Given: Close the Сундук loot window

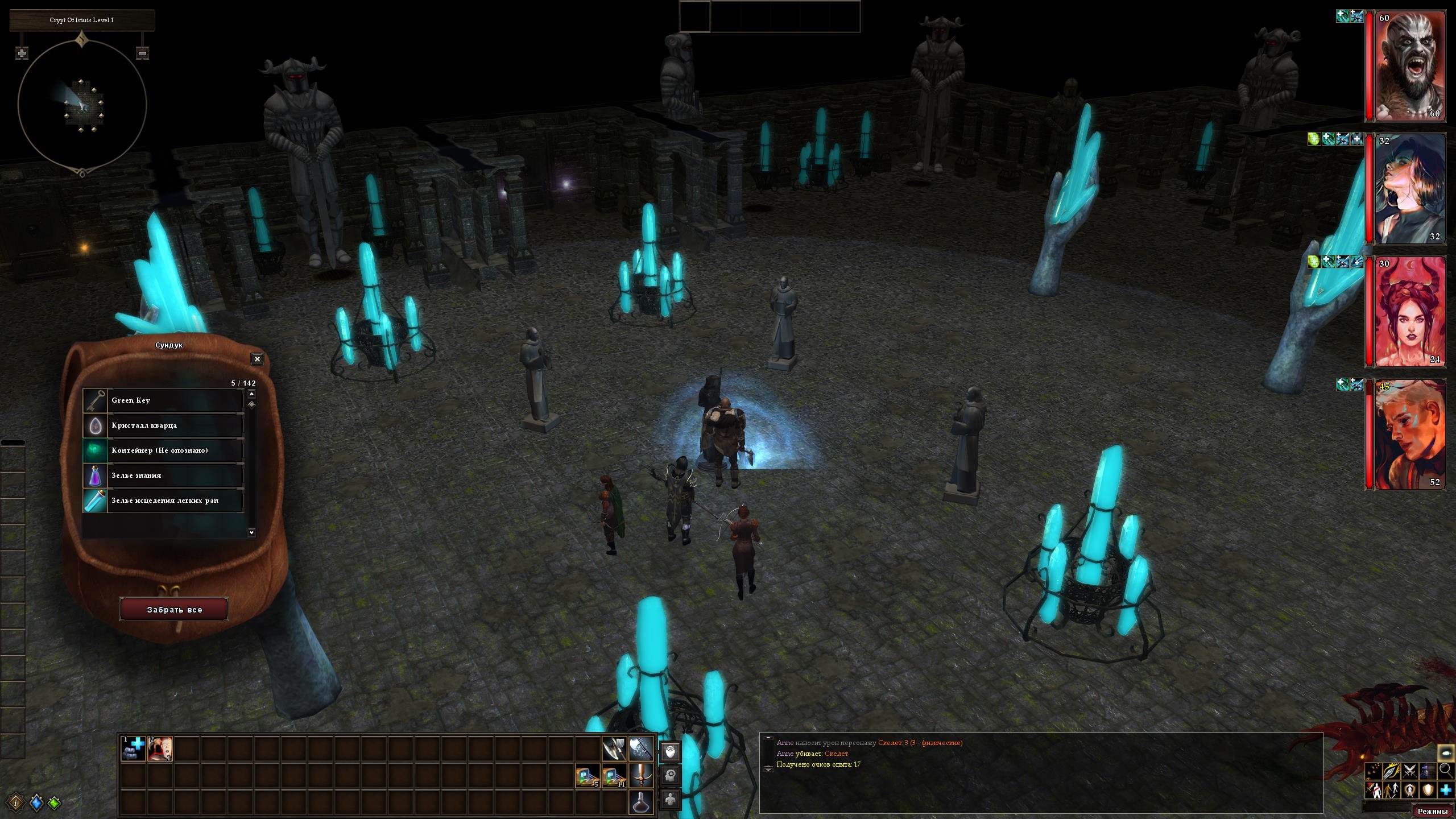Looking at the screenshot, I should click(257, 359).
